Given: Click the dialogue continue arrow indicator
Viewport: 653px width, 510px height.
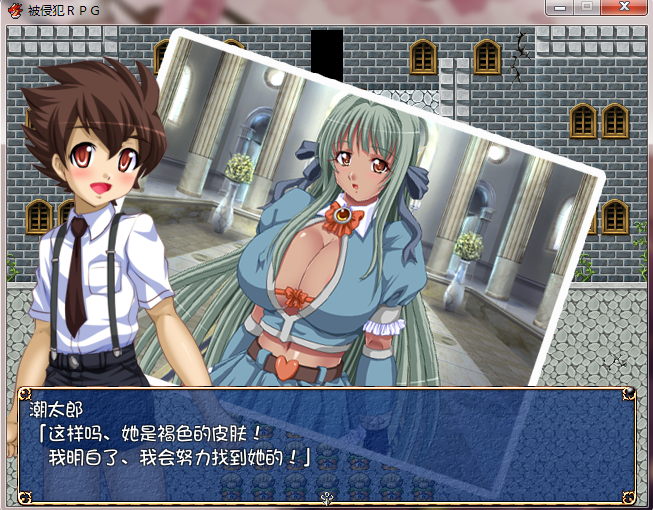Looking at the screenshot, I should point(326,497).
